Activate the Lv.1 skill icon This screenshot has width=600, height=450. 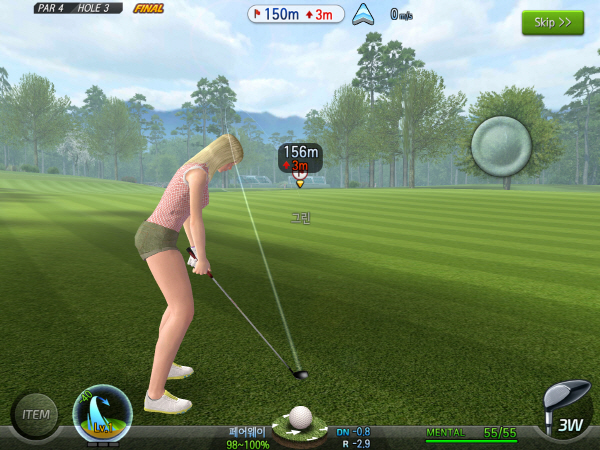point(102,414)
